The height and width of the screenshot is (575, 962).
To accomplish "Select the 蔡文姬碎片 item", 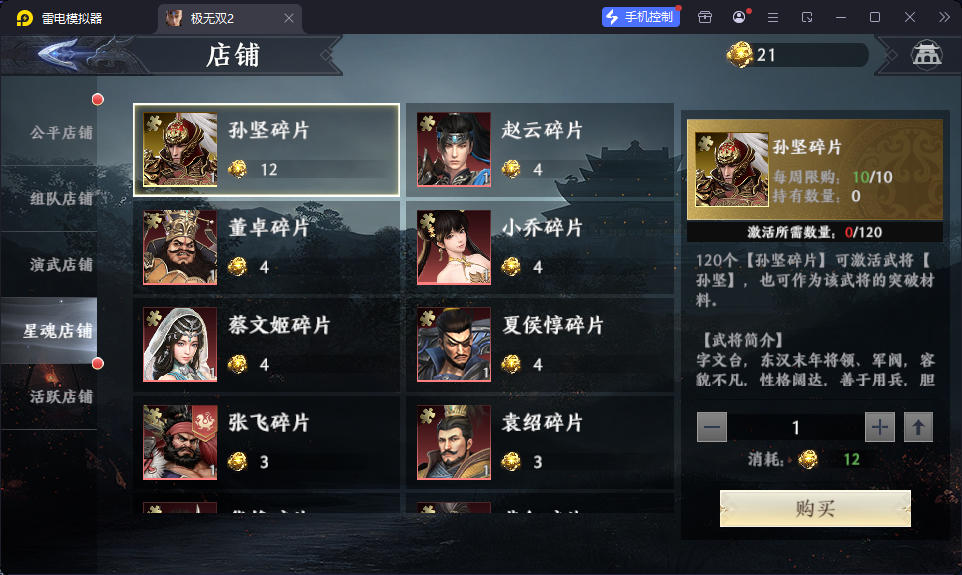I will (x=266, y=345).
